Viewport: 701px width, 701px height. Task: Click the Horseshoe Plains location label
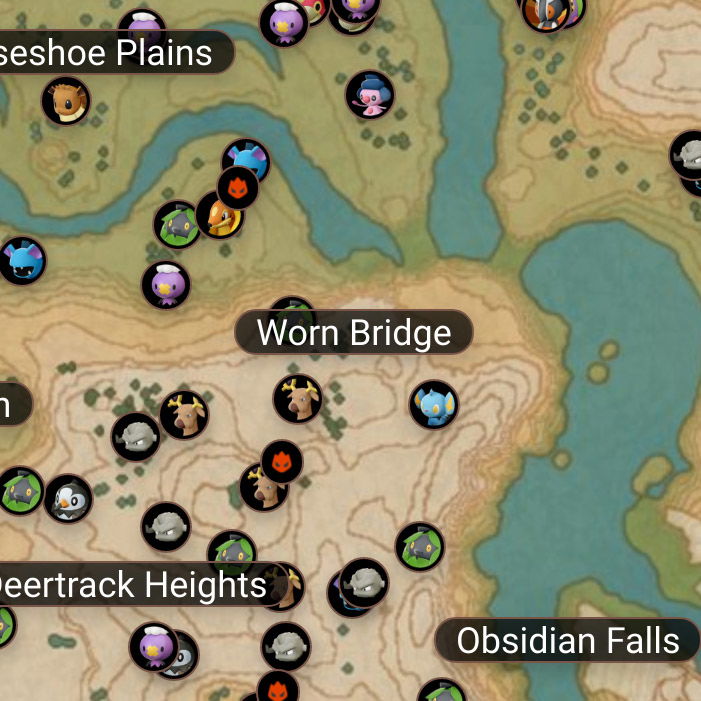click(x=112, y=52)
